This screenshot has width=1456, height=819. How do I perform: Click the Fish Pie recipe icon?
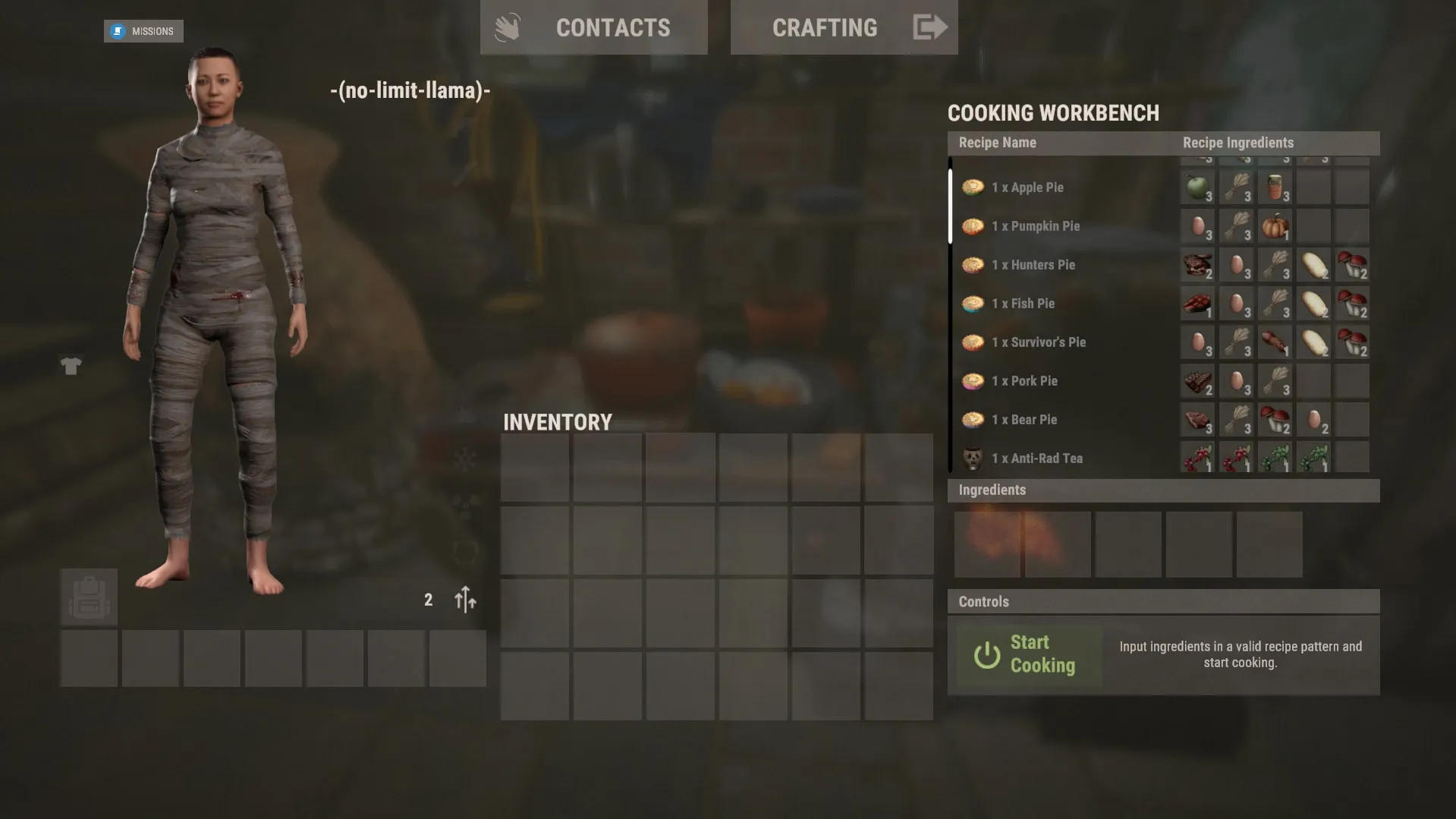coord(973,303)
